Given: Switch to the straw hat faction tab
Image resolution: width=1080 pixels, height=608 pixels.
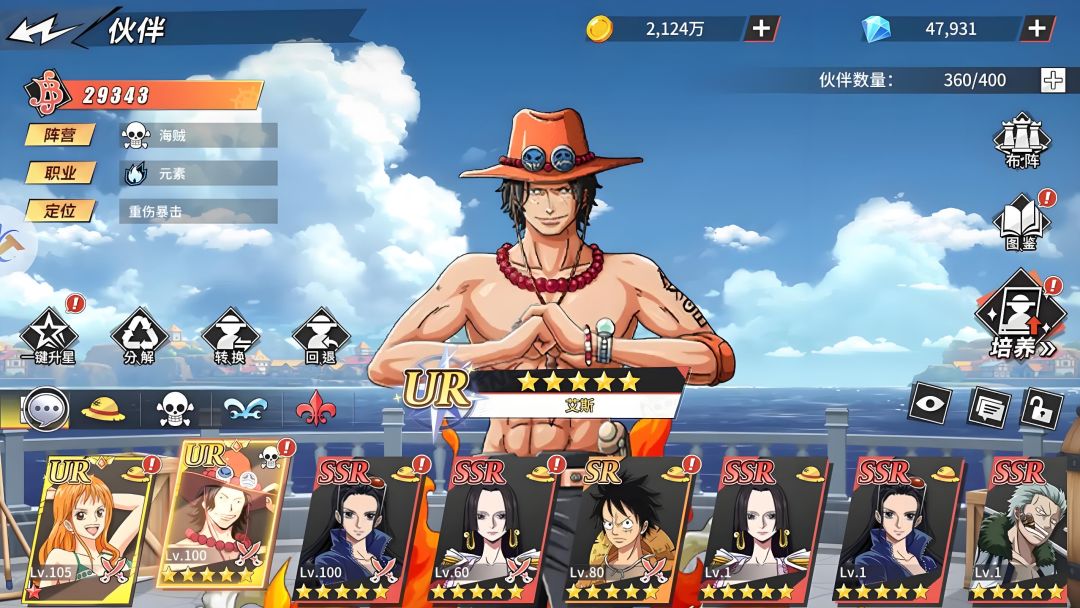Looking at the screenshot, I should tap(103, 409).
